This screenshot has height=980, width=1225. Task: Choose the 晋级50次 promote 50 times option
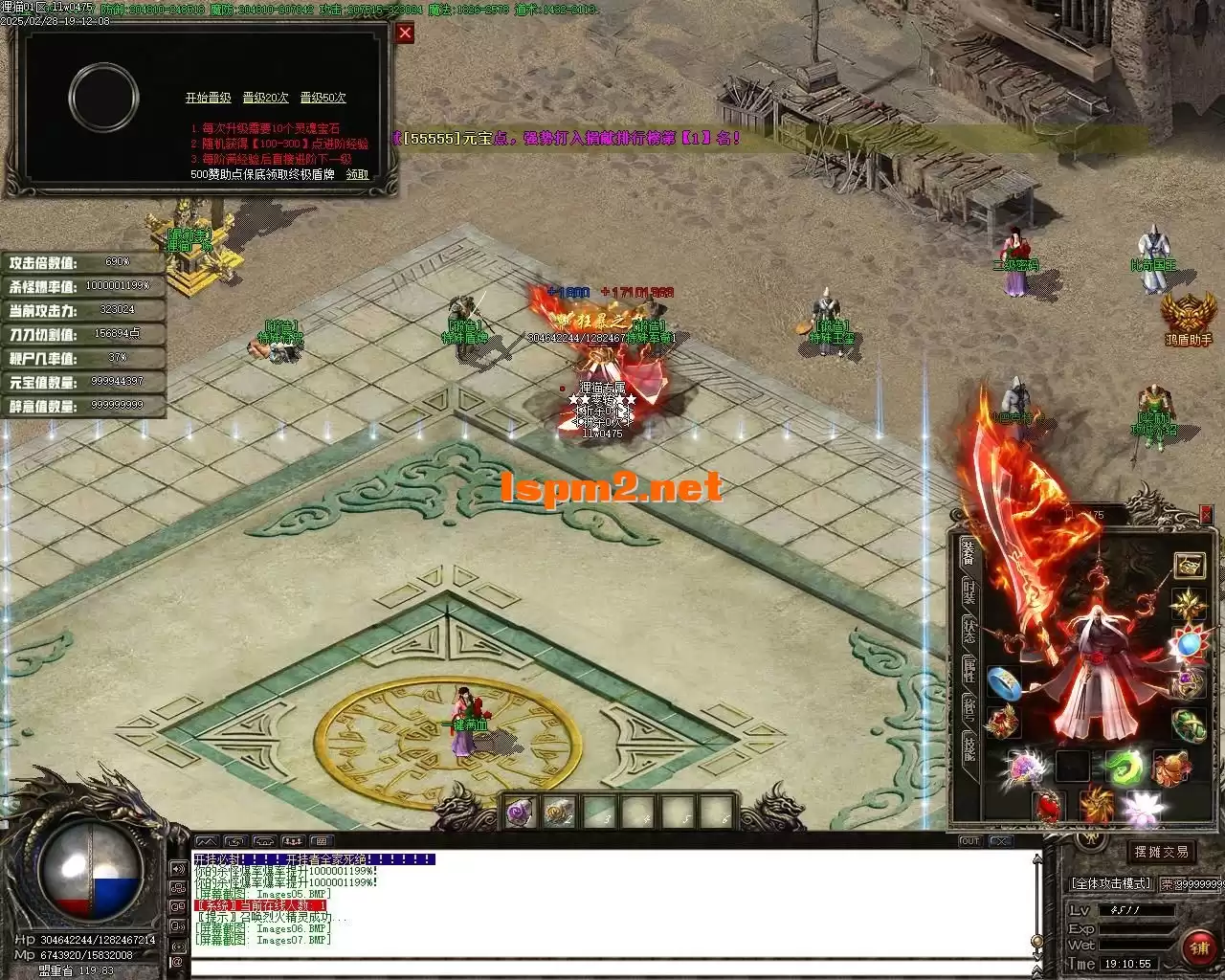click(323, 98)
